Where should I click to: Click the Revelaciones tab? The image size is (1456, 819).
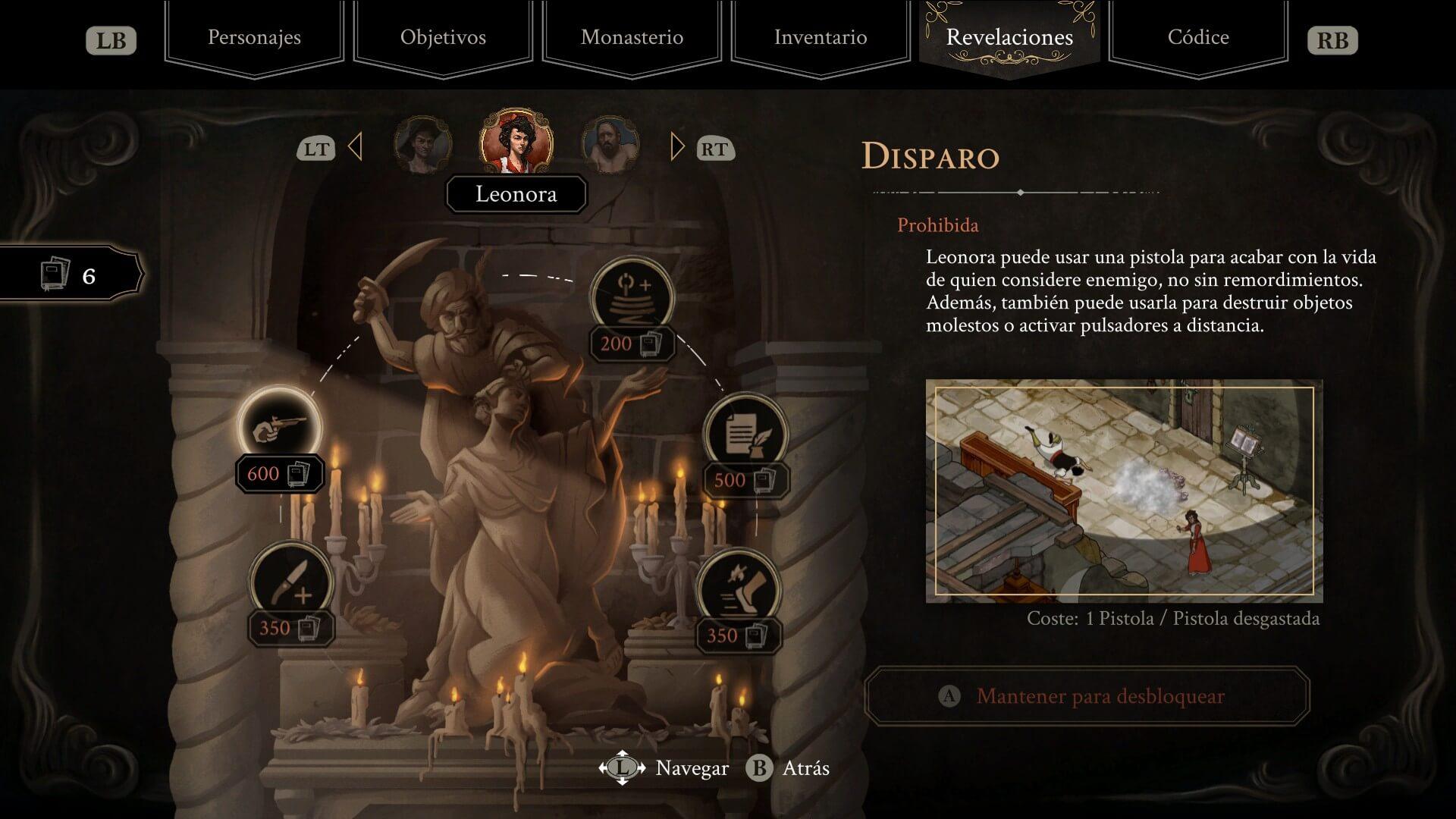point(1009,38)
